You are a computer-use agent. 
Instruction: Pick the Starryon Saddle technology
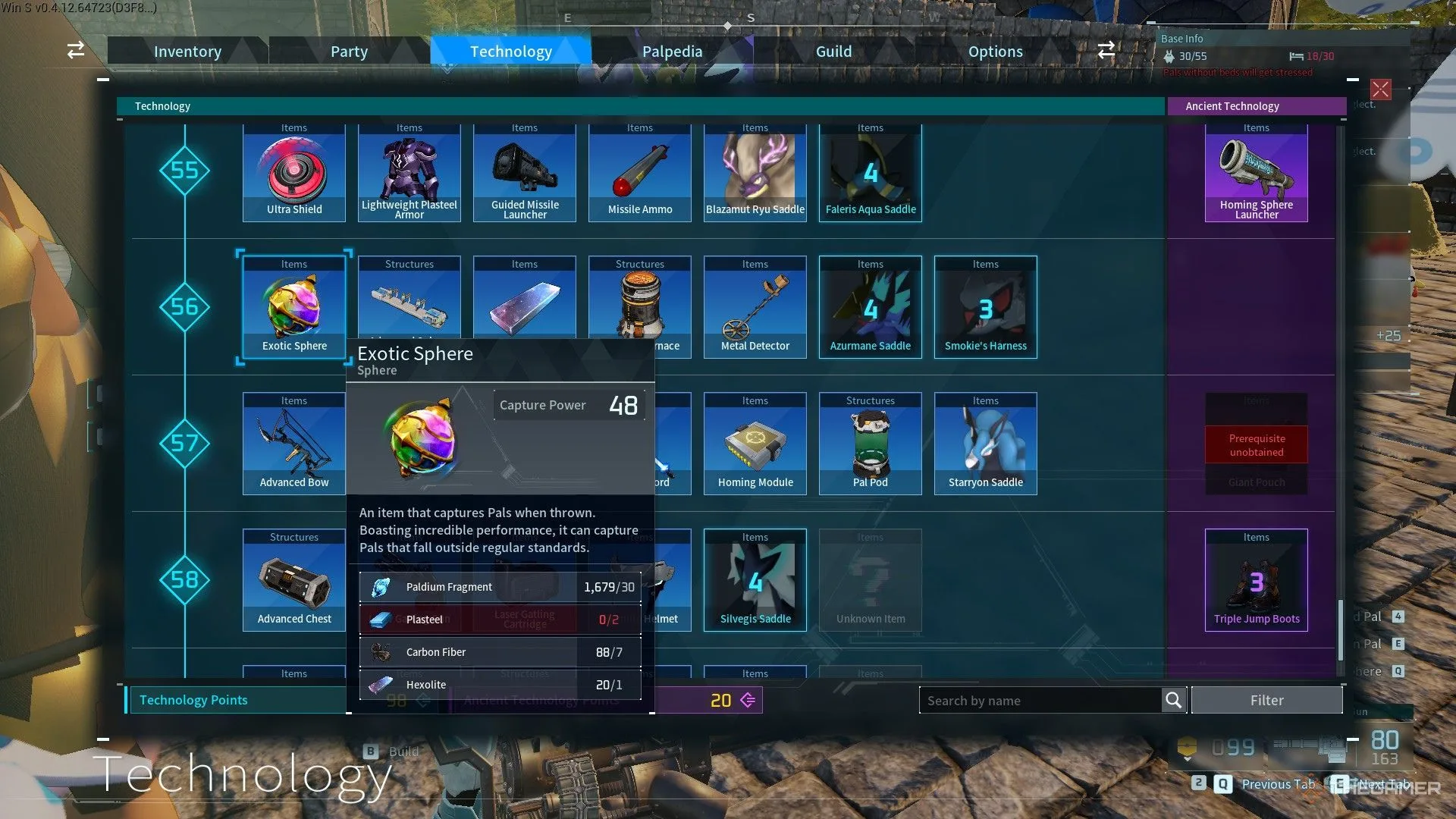986,444
